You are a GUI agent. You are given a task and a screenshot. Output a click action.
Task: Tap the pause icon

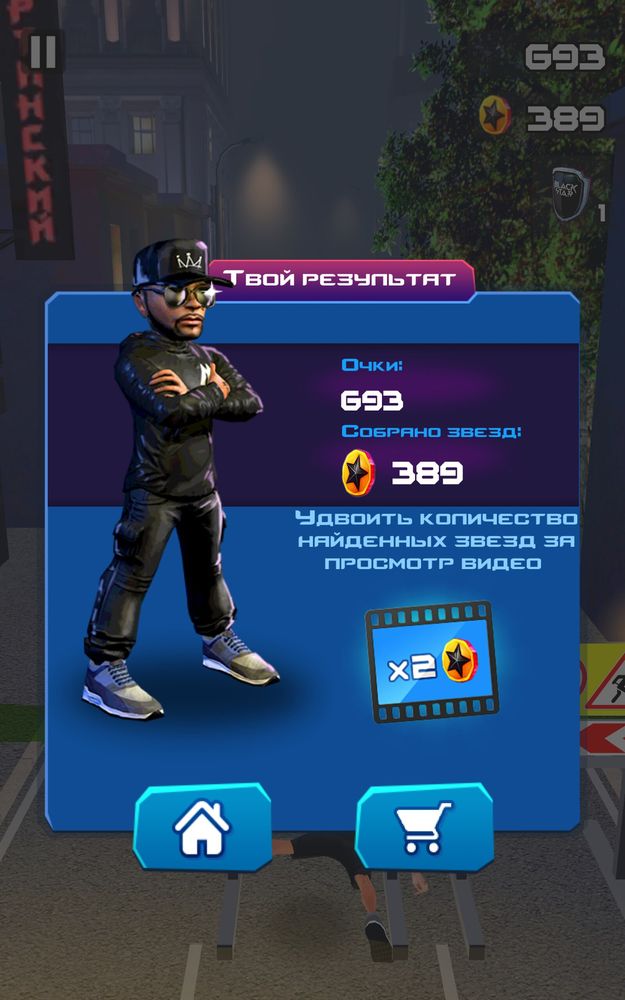(43, 51)
